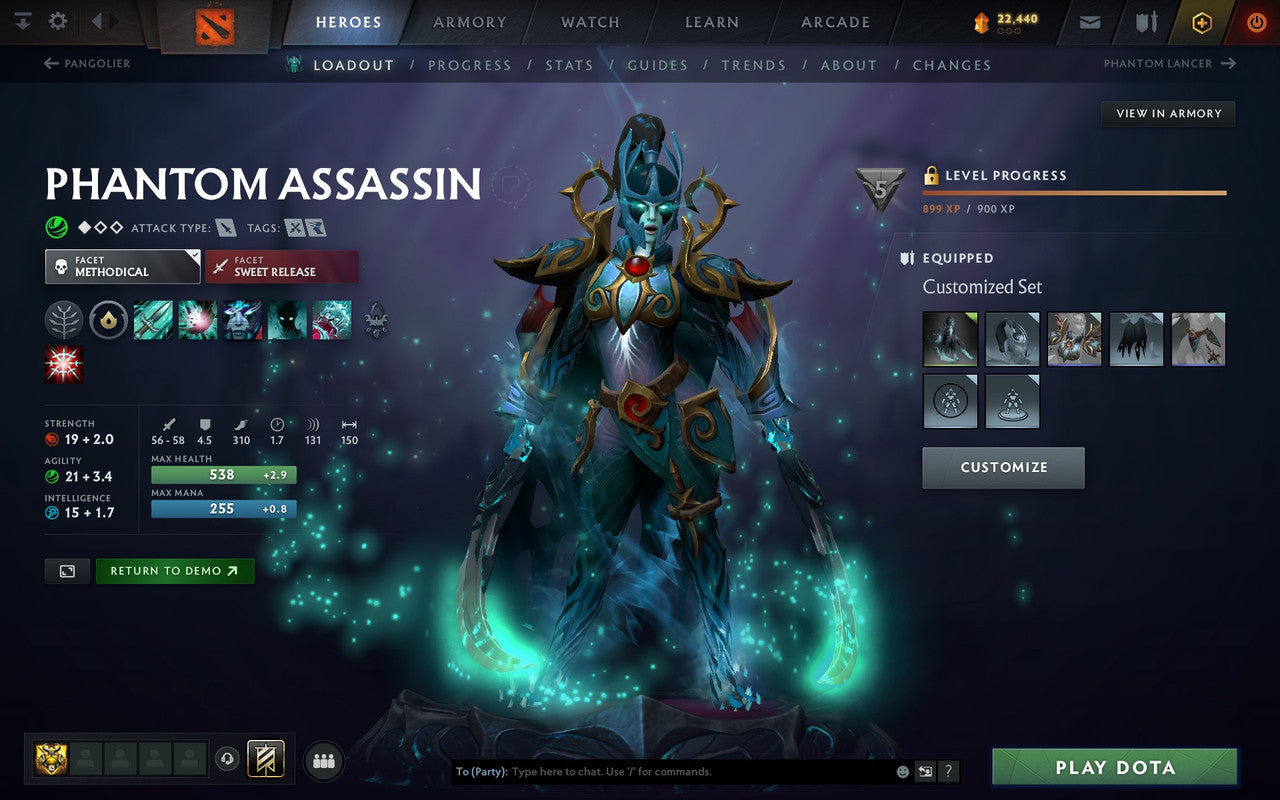Open the download/updates arrow icon top left
The height and width of the screenshot is (800, 1280).
(22, 21)
